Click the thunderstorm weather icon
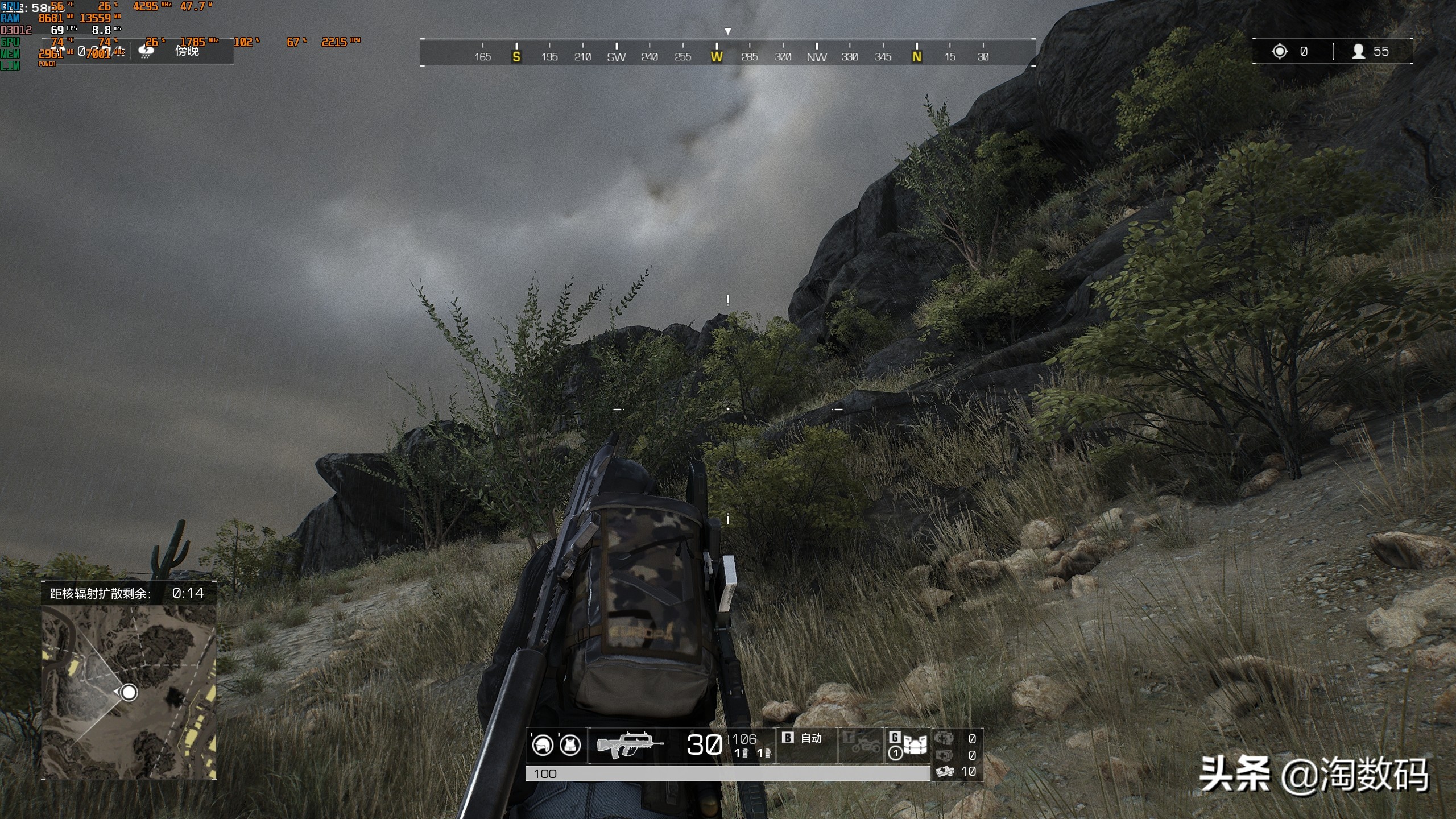The height and width of the screenshot is (819, 1456). [146, 51]
